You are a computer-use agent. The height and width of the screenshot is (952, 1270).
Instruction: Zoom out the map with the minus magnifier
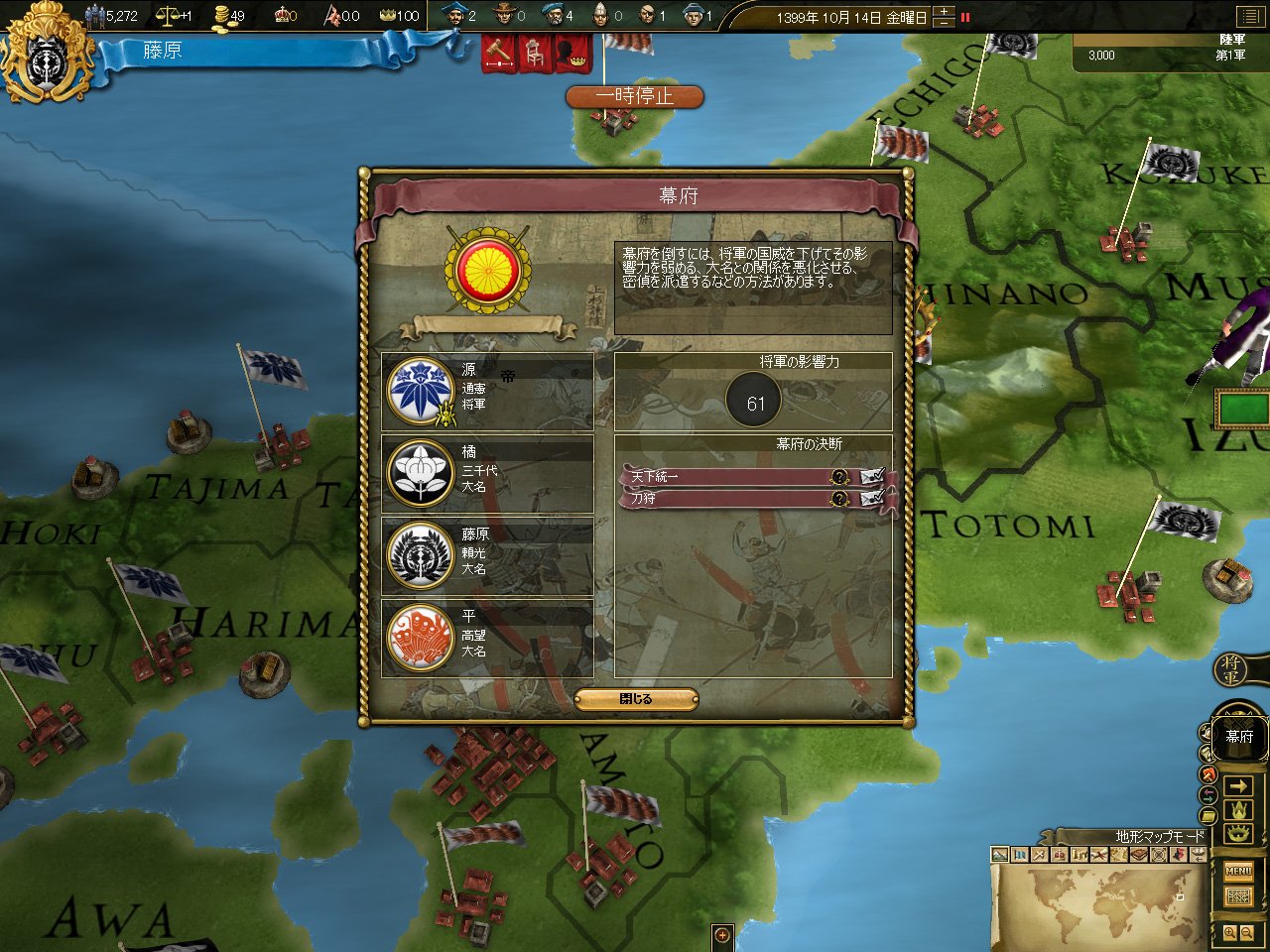point(1248,933)
